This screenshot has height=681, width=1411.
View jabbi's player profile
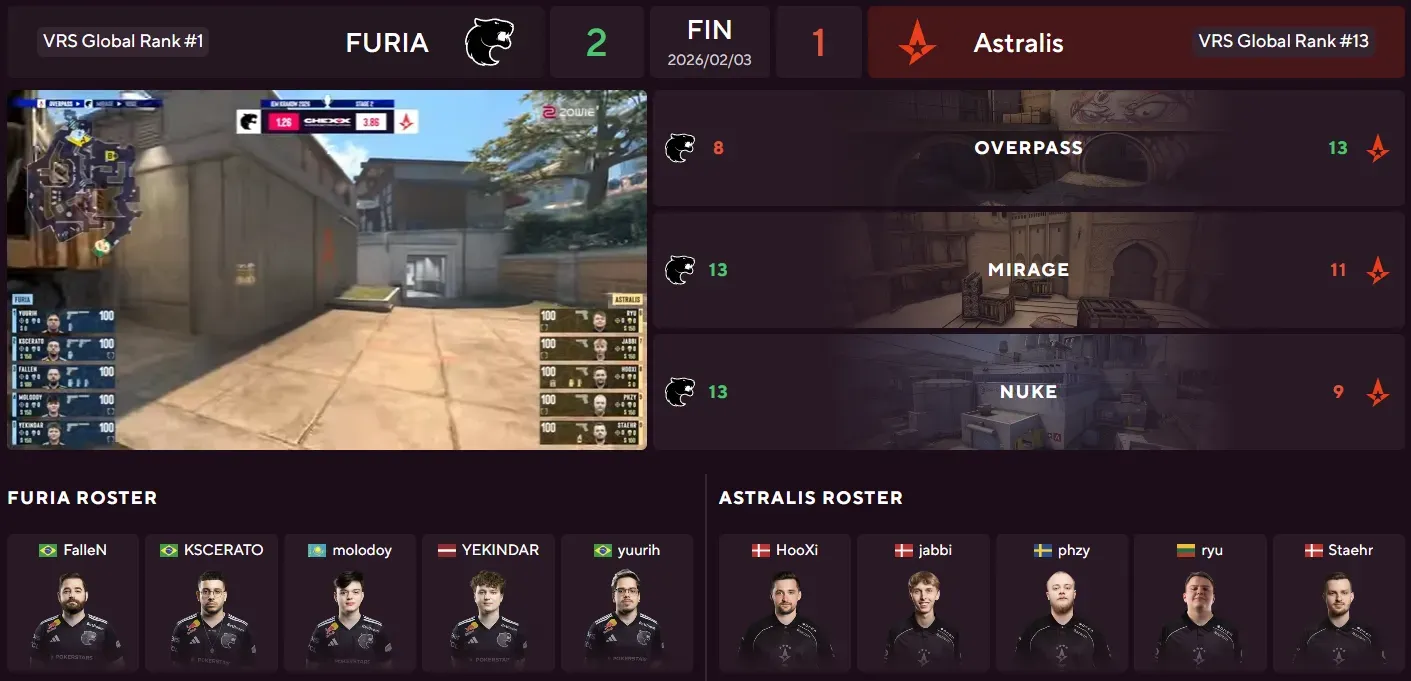click(923, 603)
